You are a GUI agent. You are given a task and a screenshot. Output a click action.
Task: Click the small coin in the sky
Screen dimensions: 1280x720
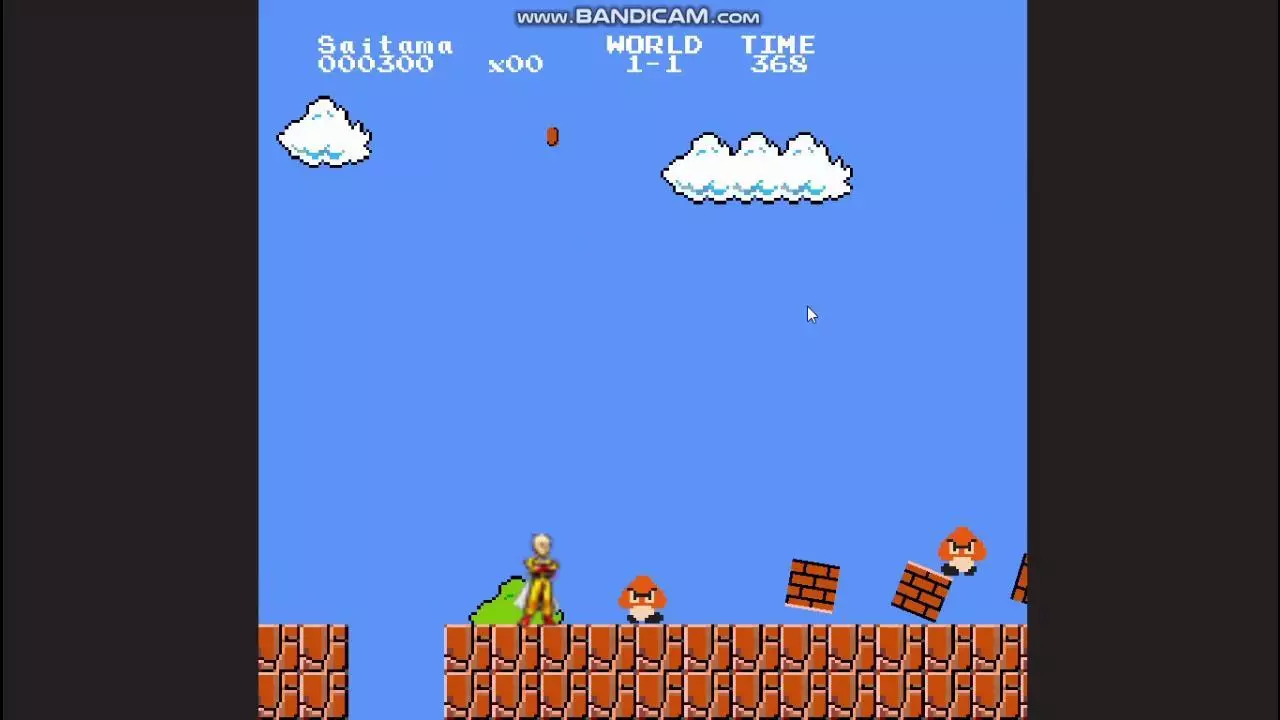552,137
